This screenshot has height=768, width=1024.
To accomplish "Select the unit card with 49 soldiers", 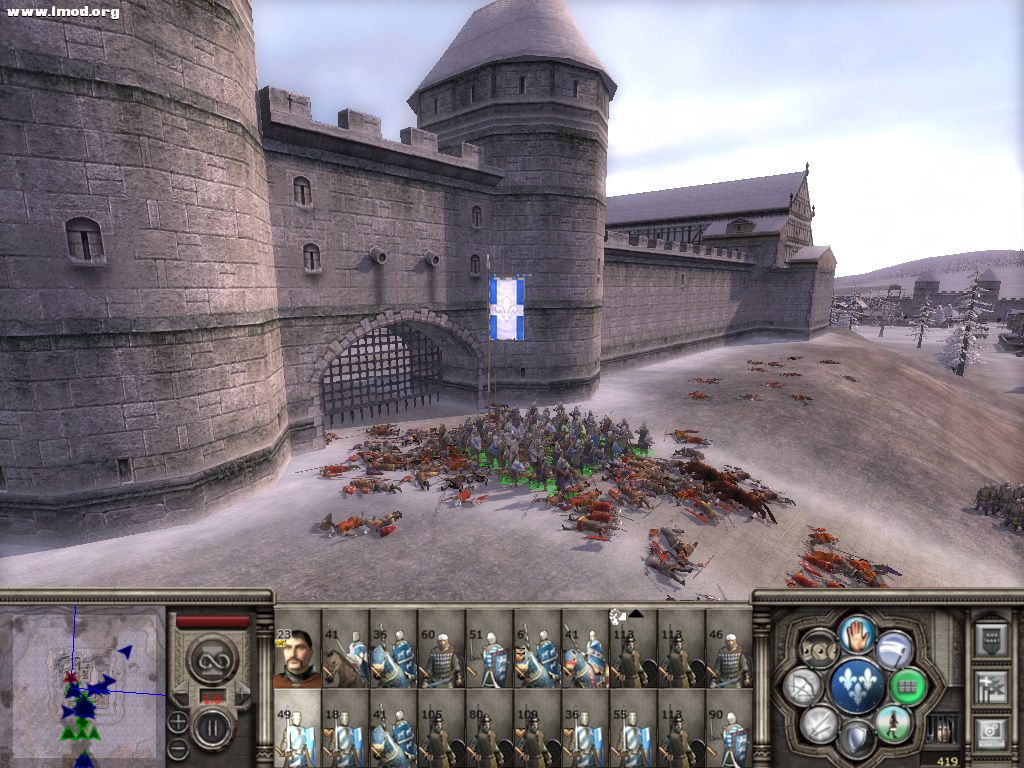I will click(x=297, y=737).
